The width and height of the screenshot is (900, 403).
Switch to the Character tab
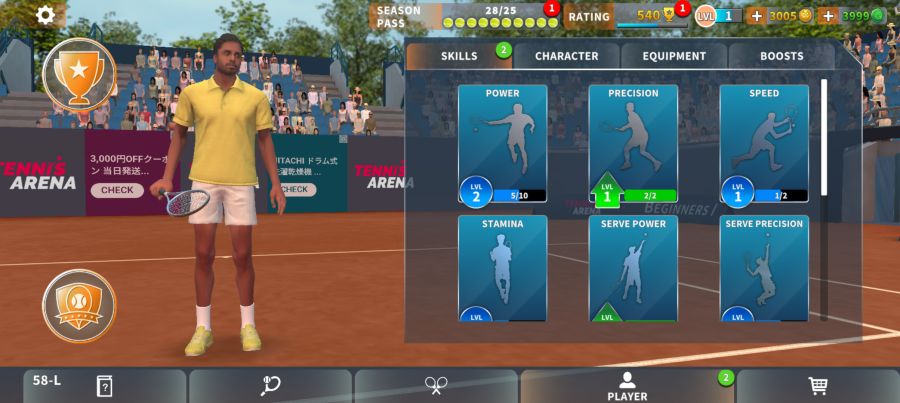566,56
